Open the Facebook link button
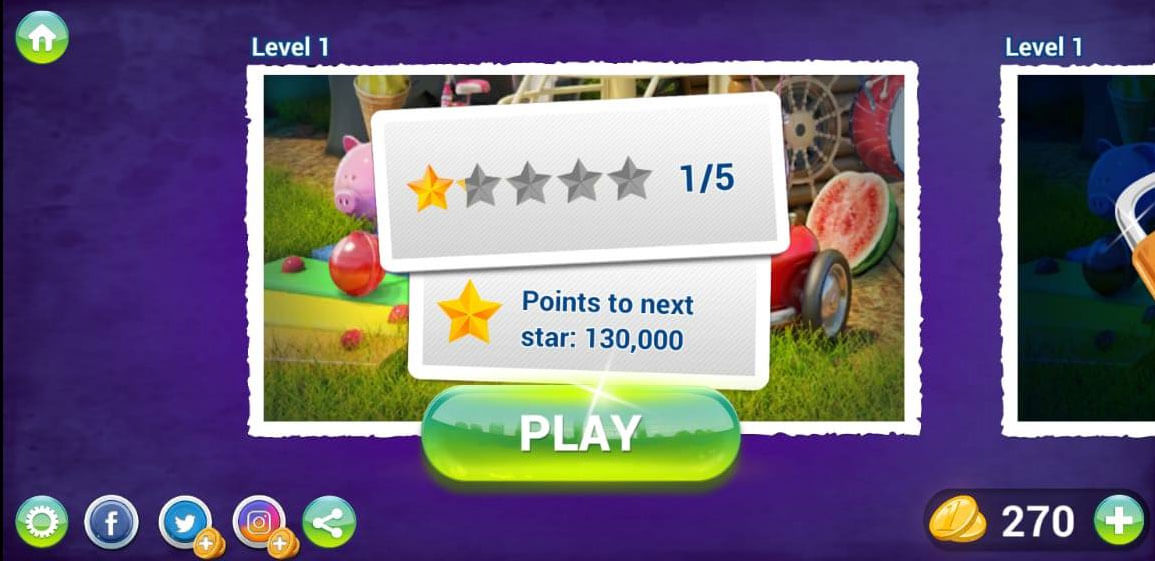Screen dimensions: 1155x561 click(110, 522)
